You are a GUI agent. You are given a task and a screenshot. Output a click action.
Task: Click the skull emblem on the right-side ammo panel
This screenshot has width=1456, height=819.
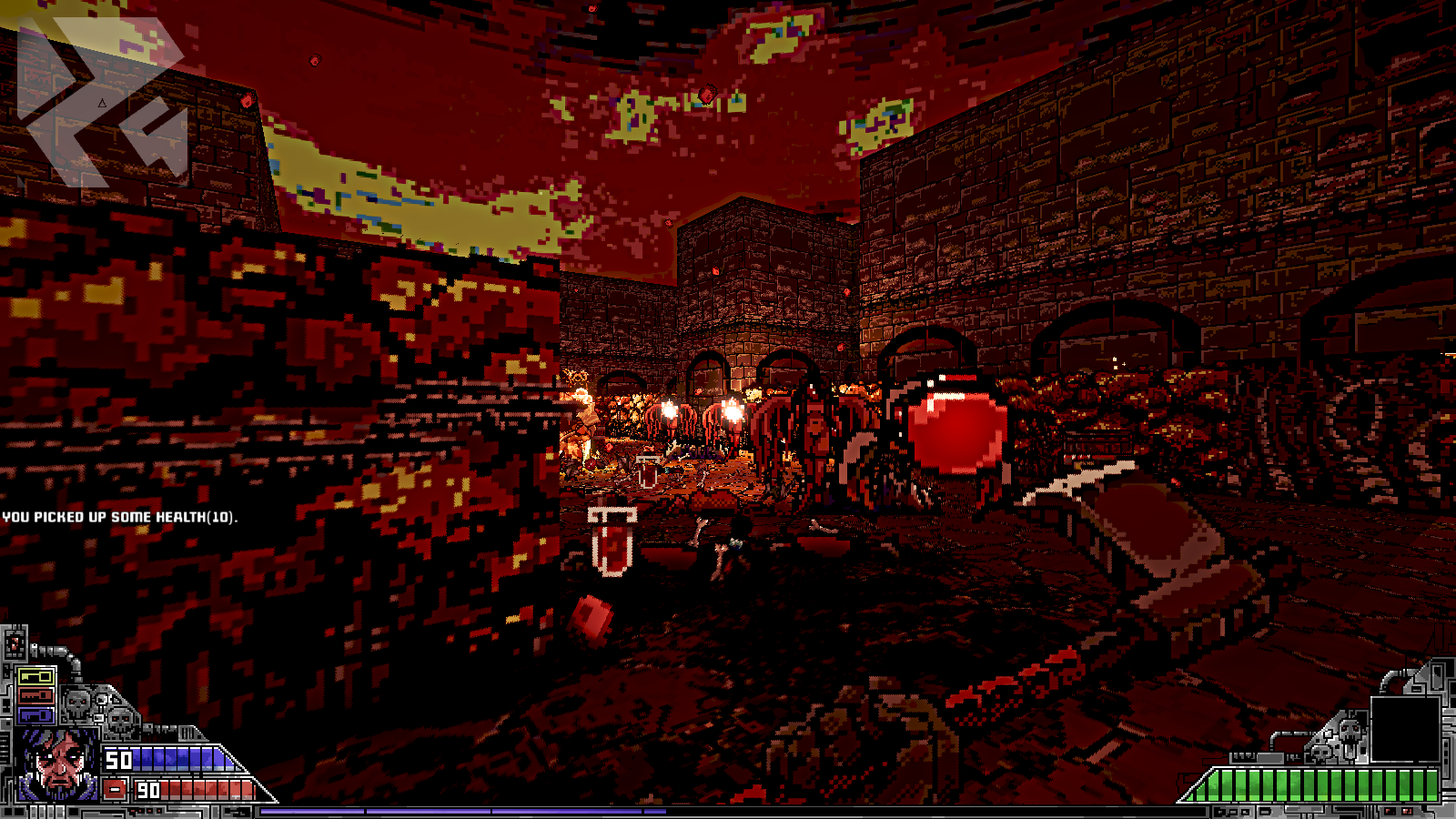coord(1349,731)
